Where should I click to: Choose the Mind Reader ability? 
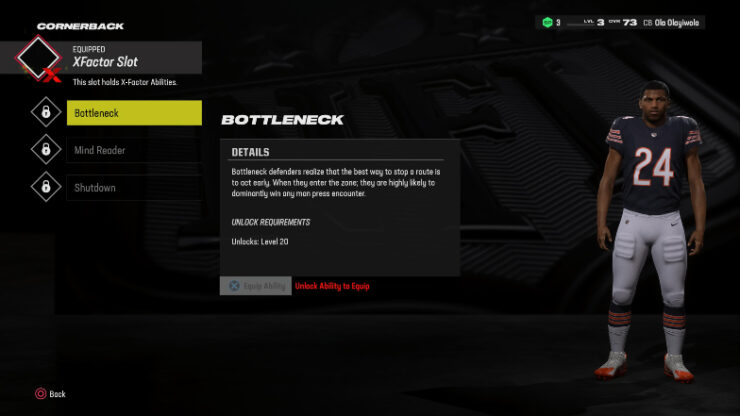click(133, 150)
